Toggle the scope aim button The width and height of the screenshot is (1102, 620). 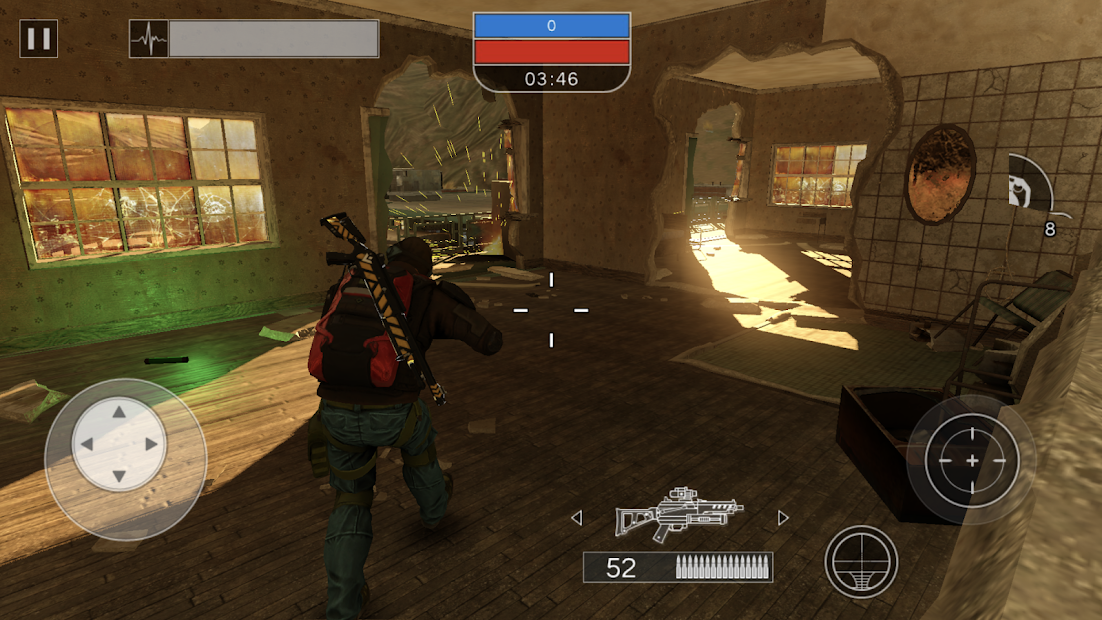pos(861,562)
